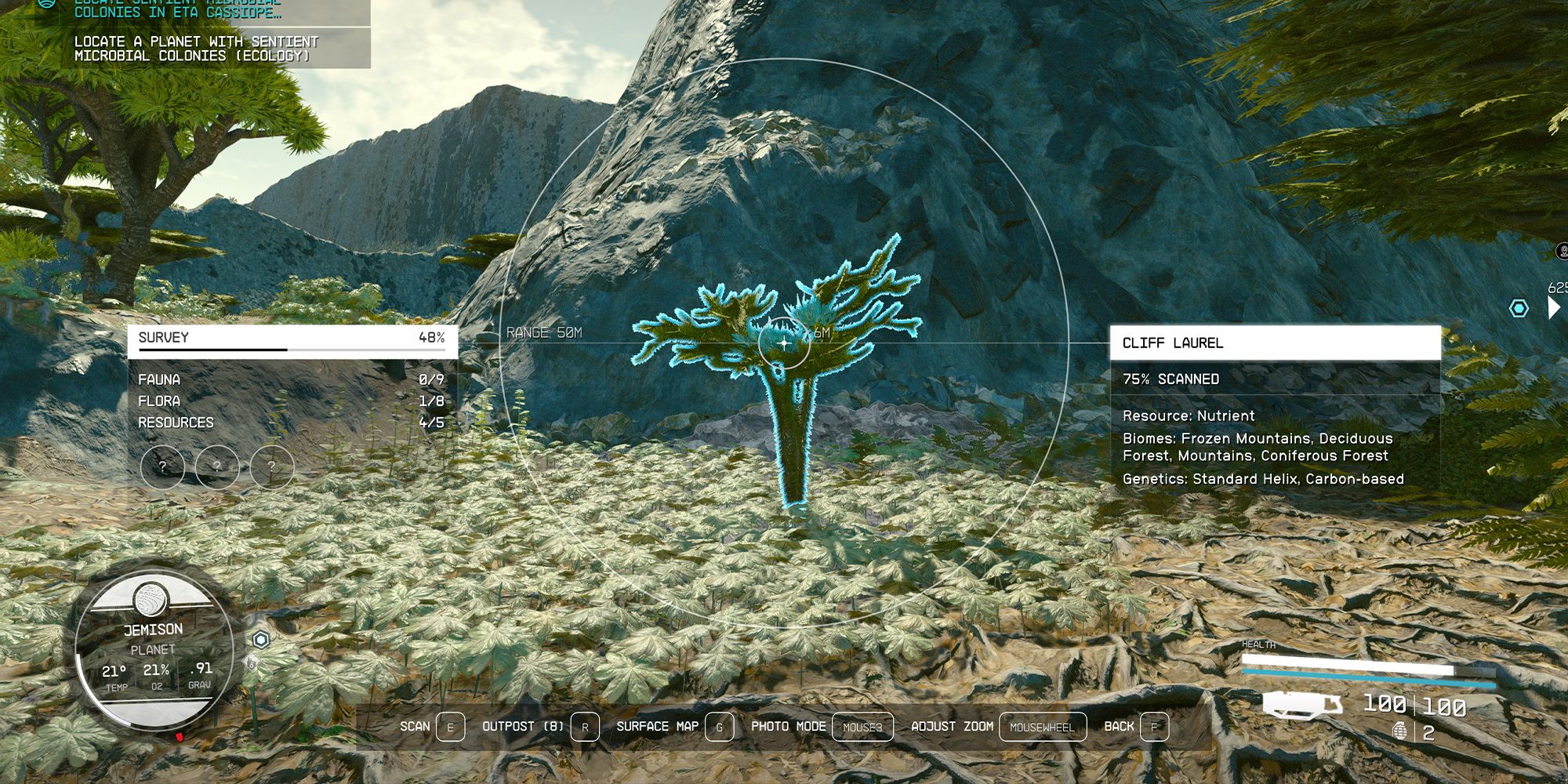Select the Cliff Laurel name header
Image resolution: width=1568 pixels, height=784 pixels.
1275,343
